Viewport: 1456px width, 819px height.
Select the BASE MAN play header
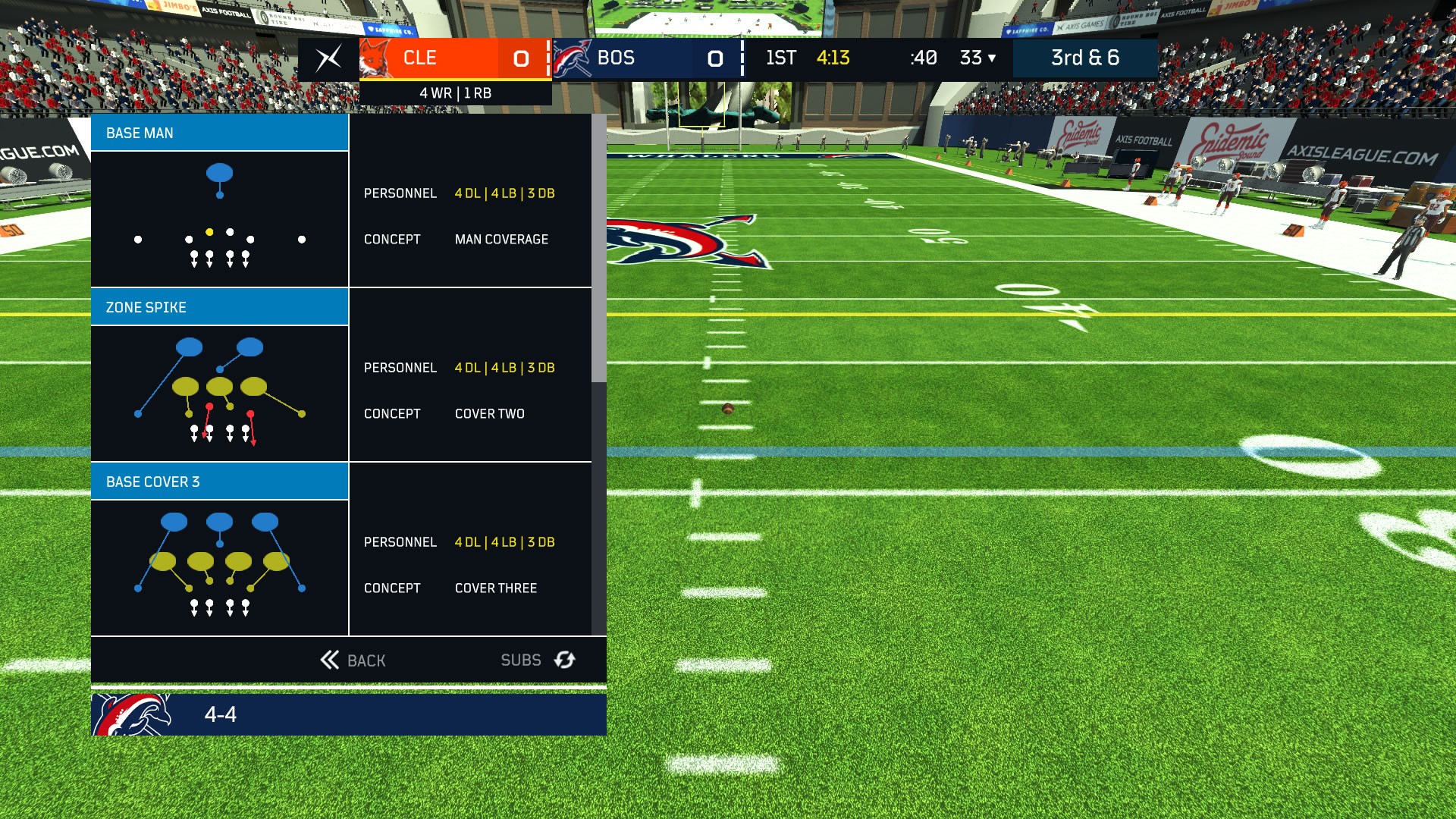point(219,133)
